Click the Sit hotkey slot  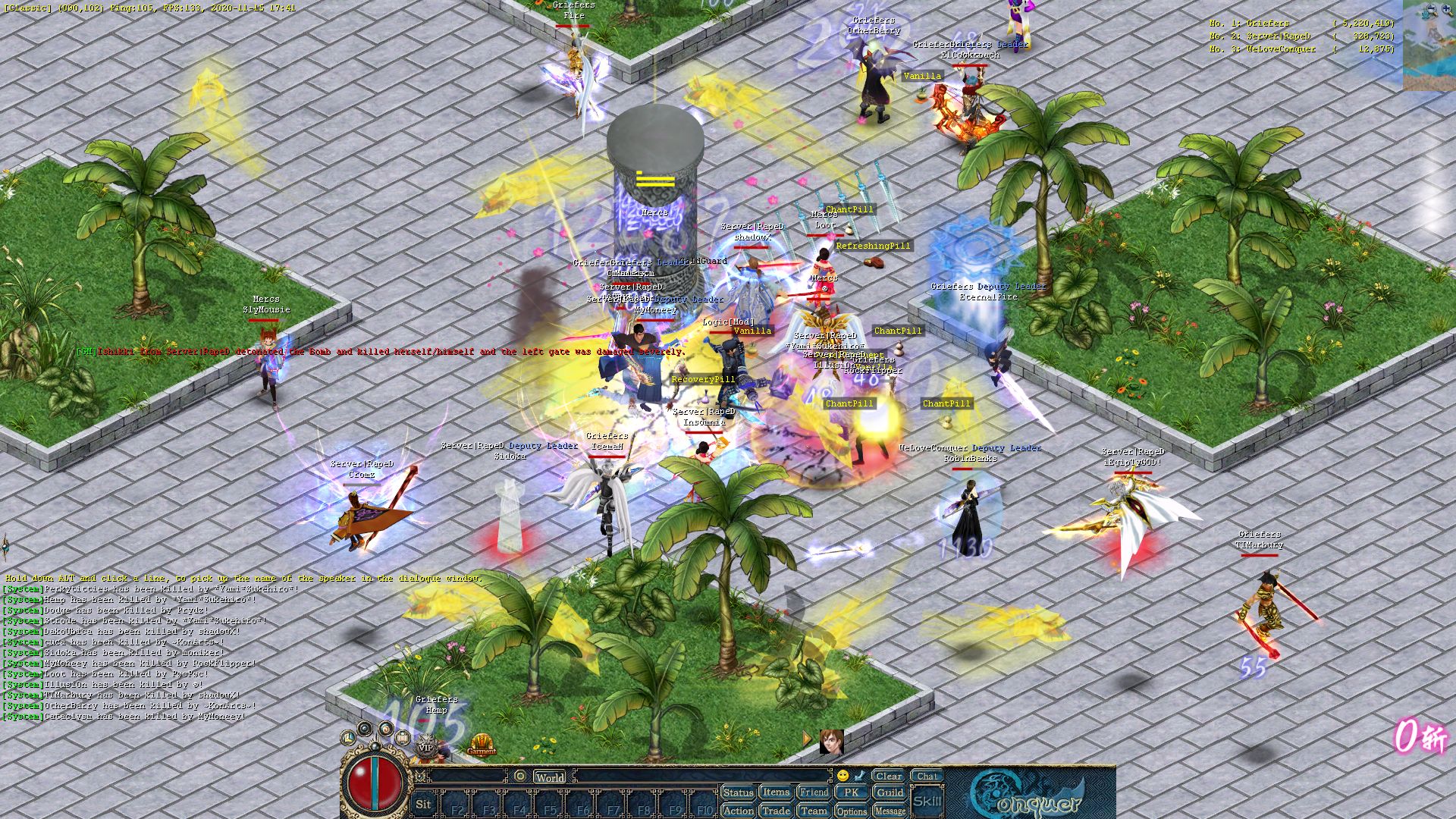[423, 805]
